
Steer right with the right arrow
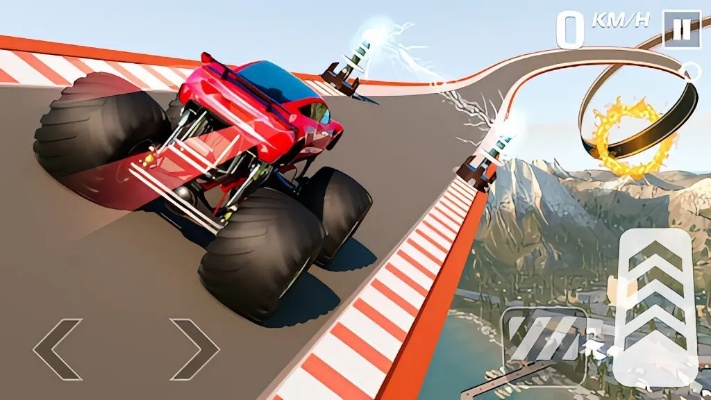click(x=194, y=348)
